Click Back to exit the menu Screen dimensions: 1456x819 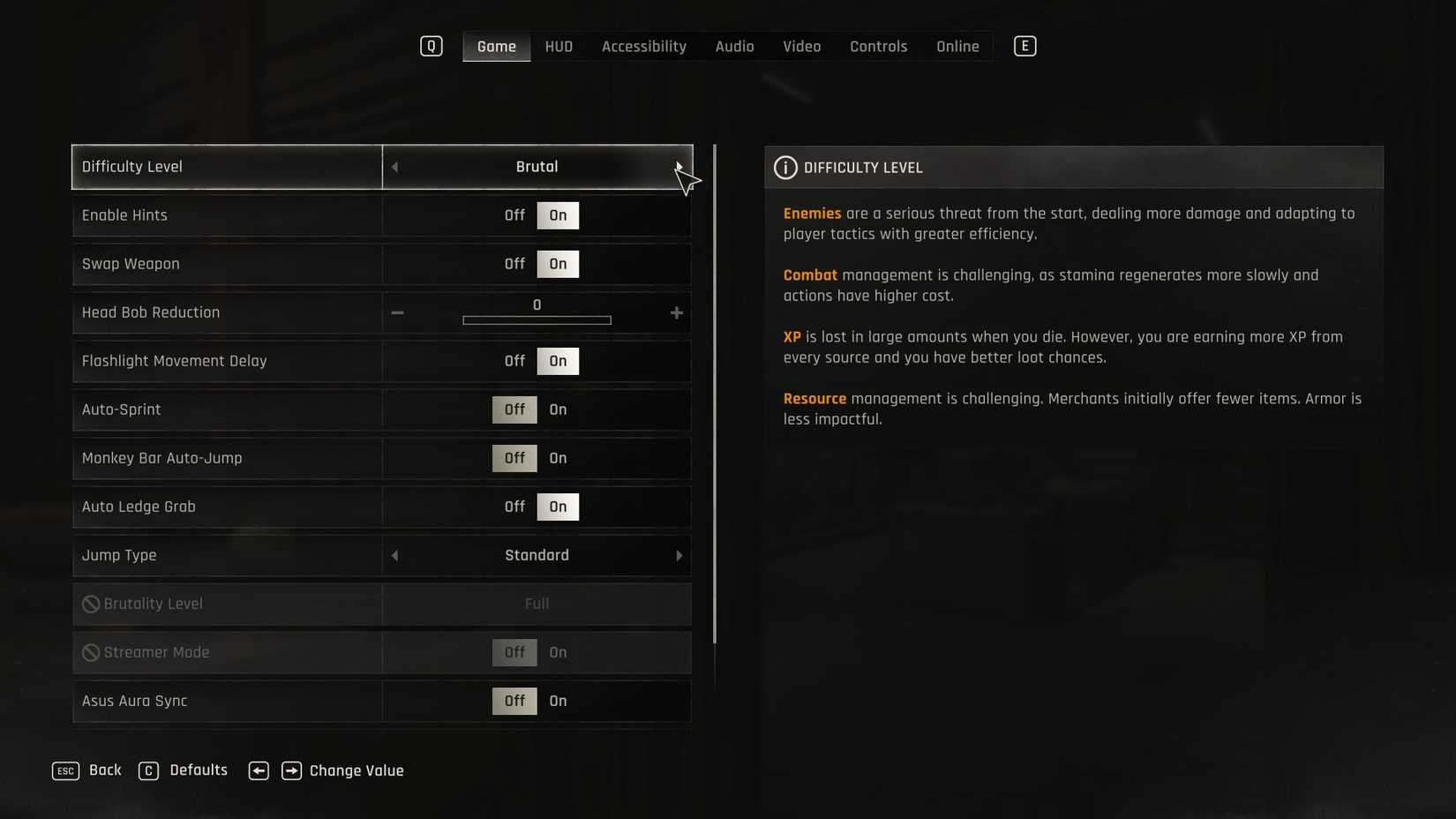(104, 770)
